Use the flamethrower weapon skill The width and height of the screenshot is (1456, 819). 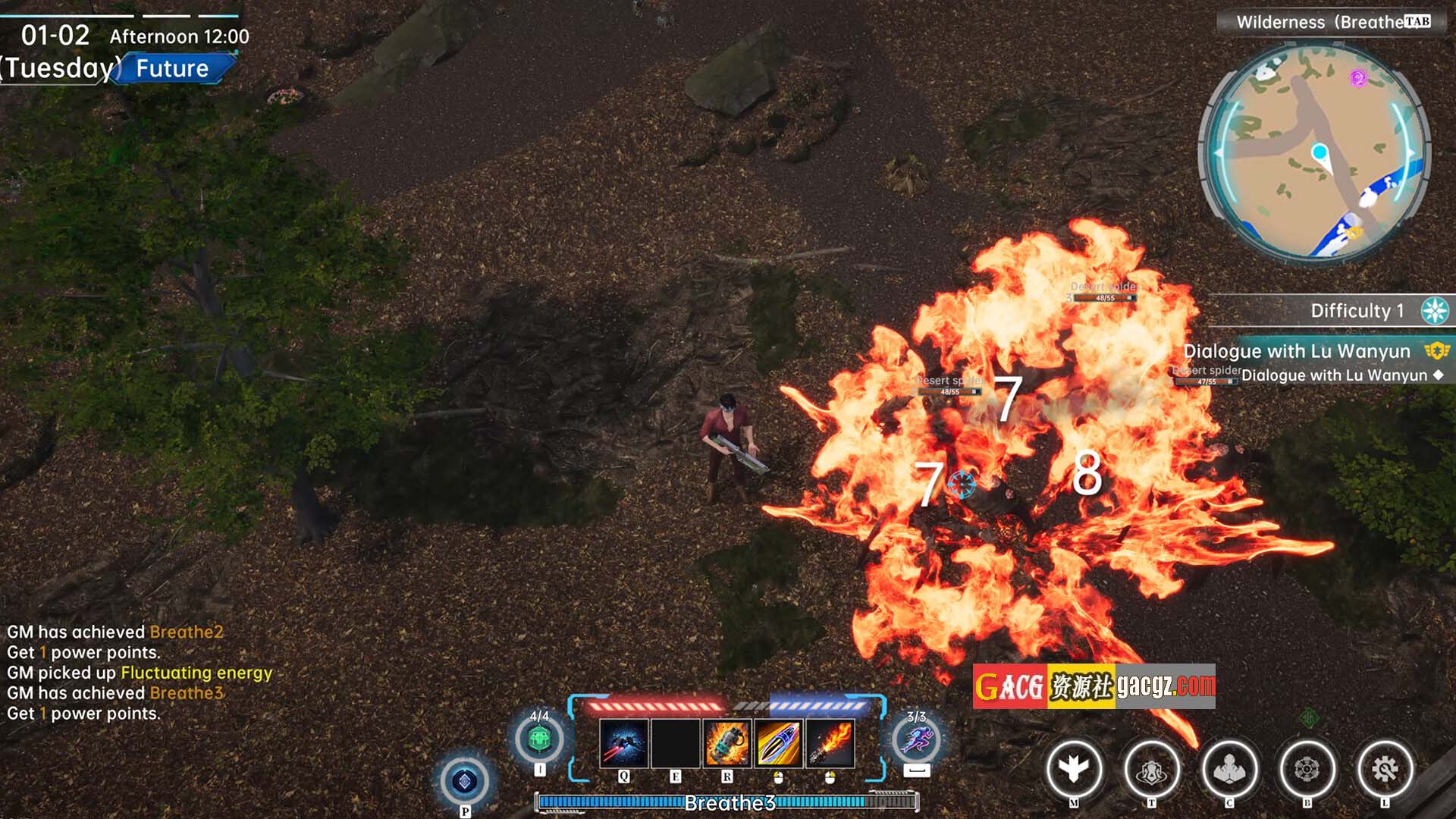point(830,743)
